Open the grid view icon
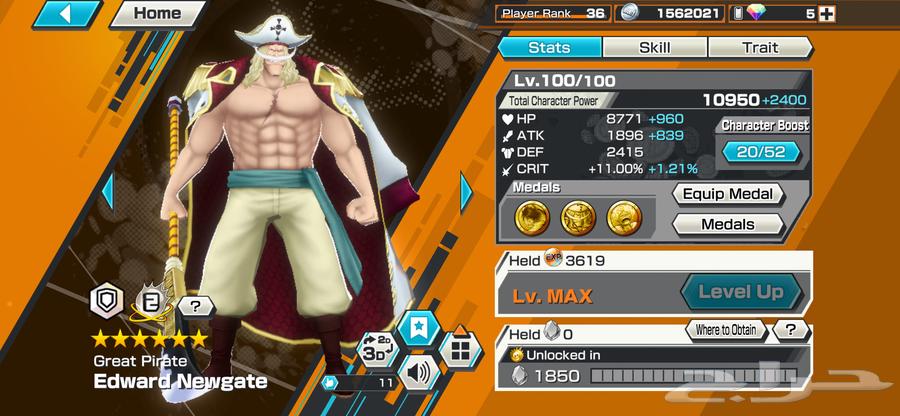Viewport: 900px width, 416px height. (x=460, y=351)
